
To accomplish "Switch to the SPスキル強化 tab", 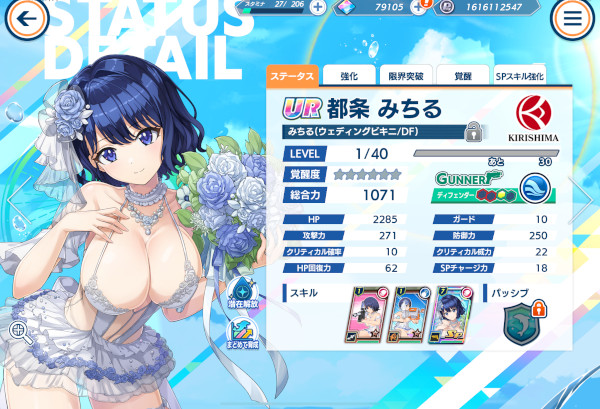I will coord(519,76).
